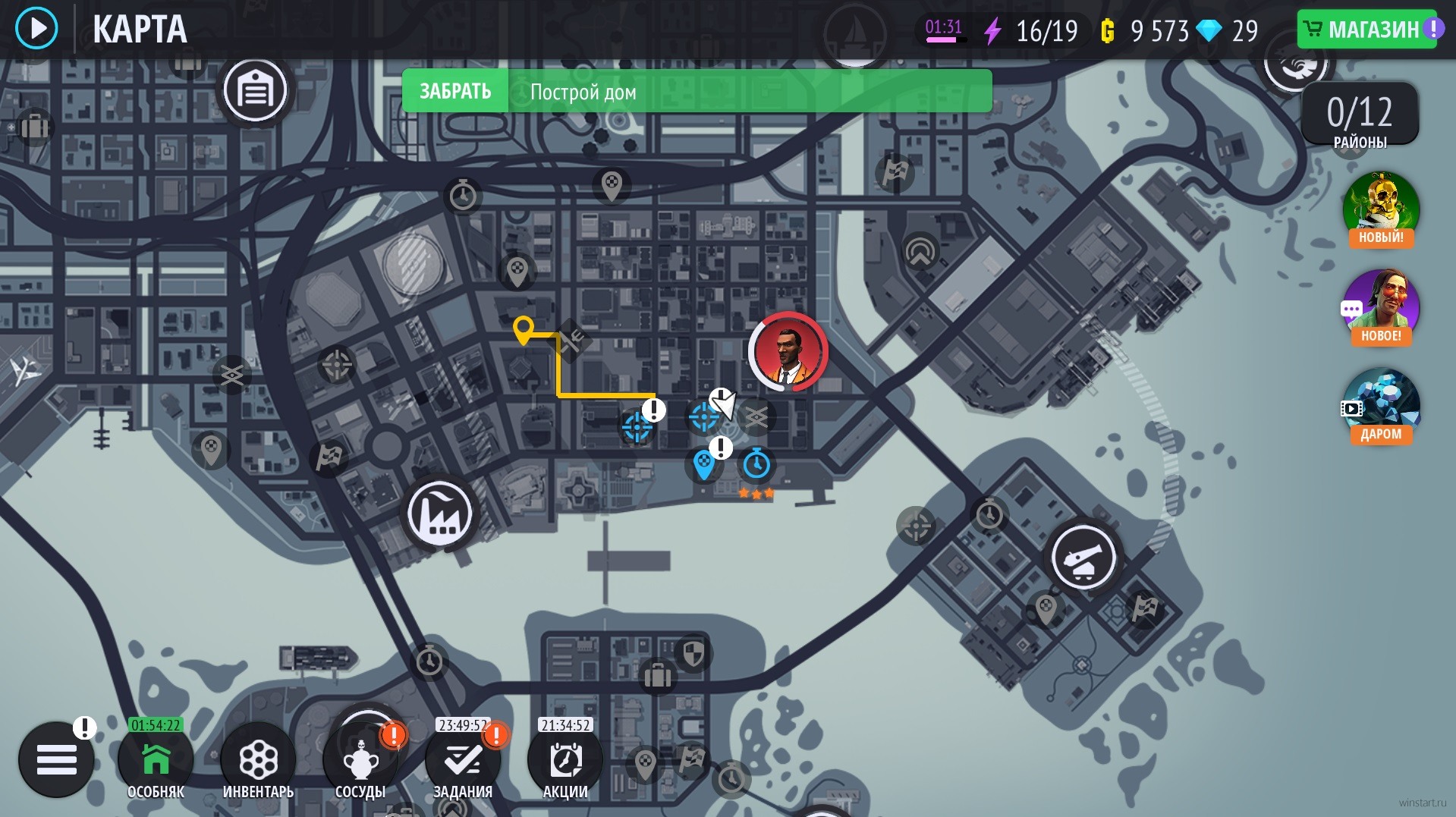Click the play arrow button beside КАРТА
The image size is (1456, 817).
[x=36, y=29]
